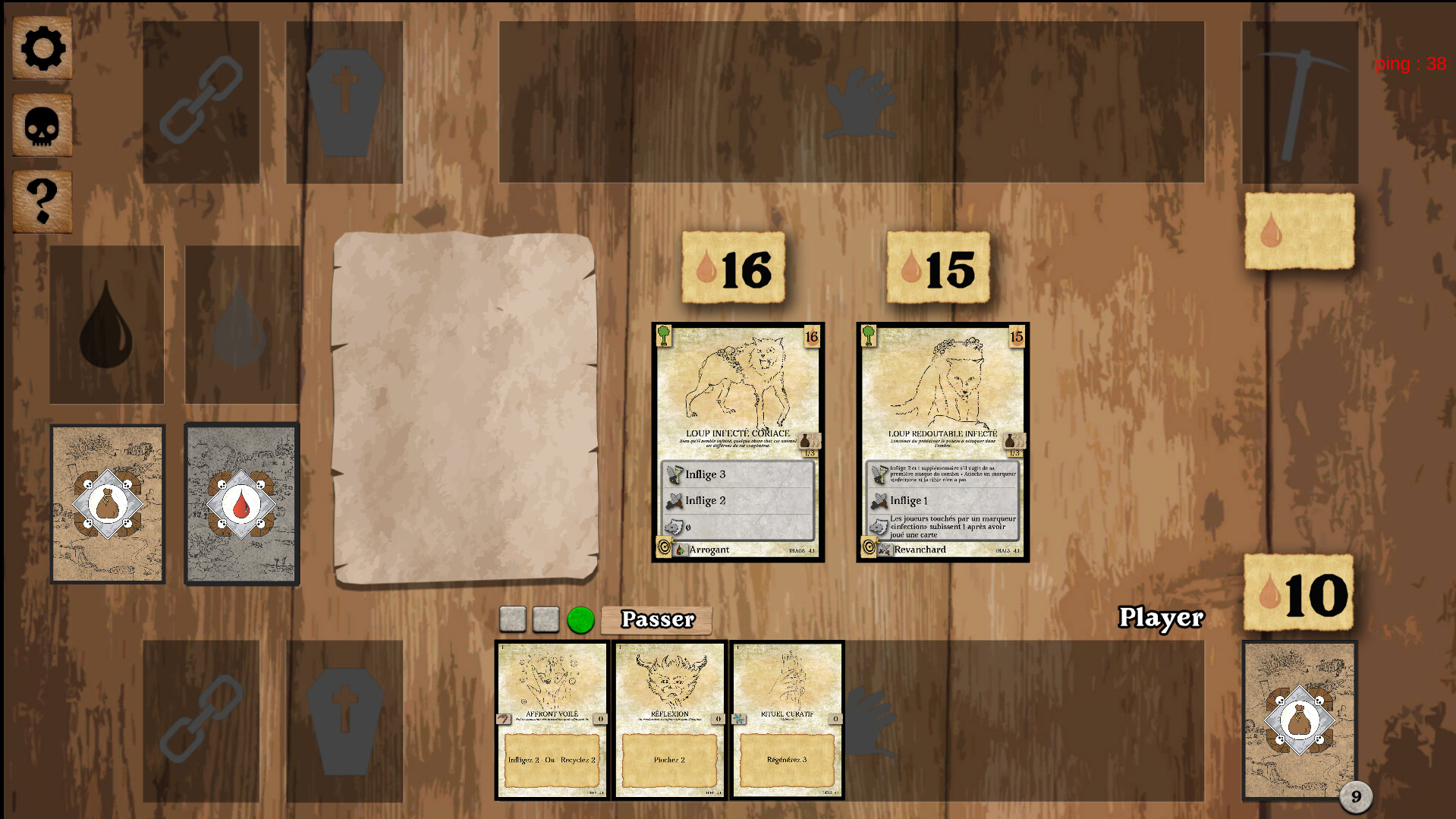Viewport: 1456px width, 819px height.
Task: Toggle the green round indicator near Passer
Action: point(581,619)
